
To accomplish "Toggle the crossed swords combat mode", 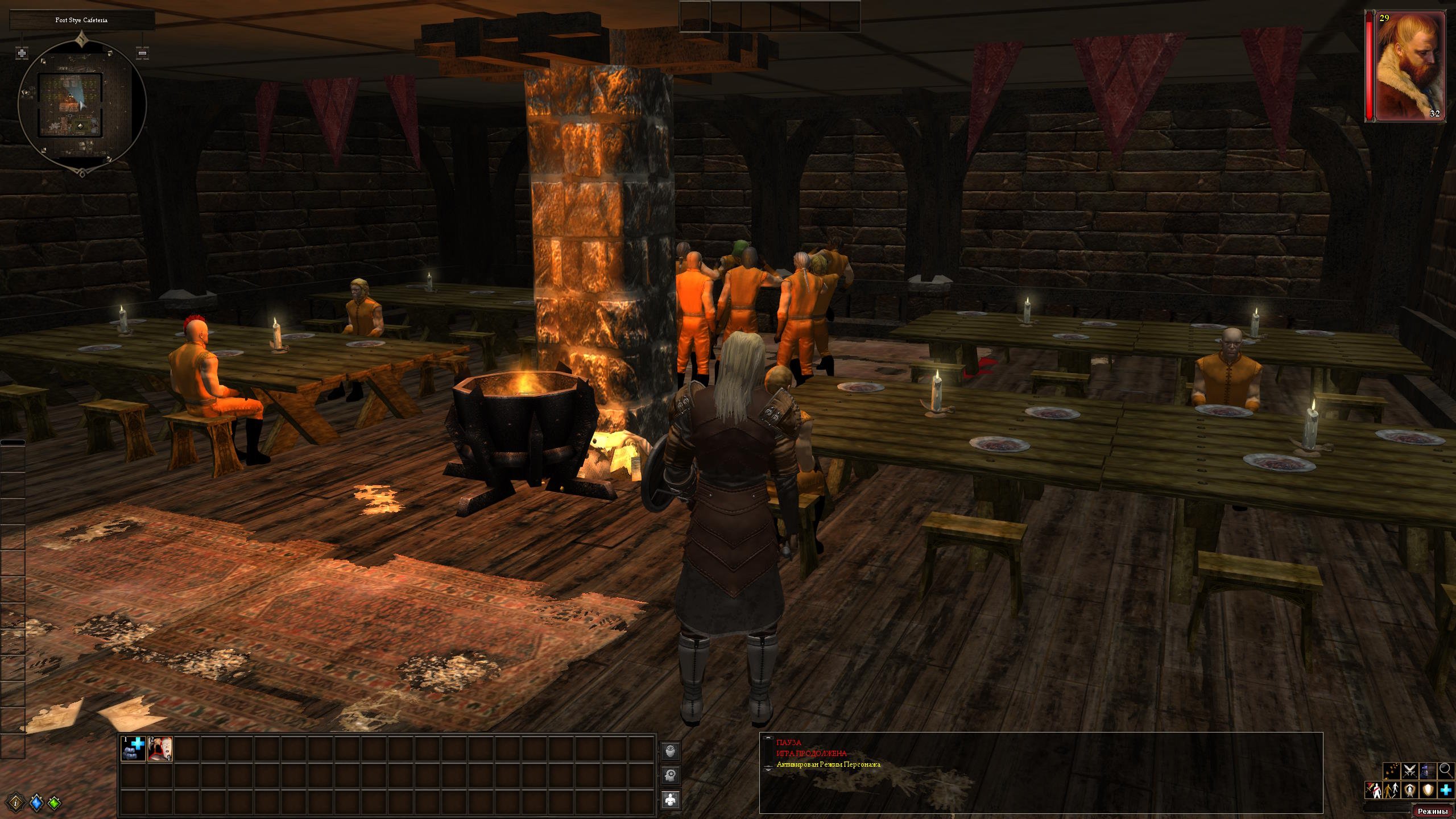I will click(1409, 771).
